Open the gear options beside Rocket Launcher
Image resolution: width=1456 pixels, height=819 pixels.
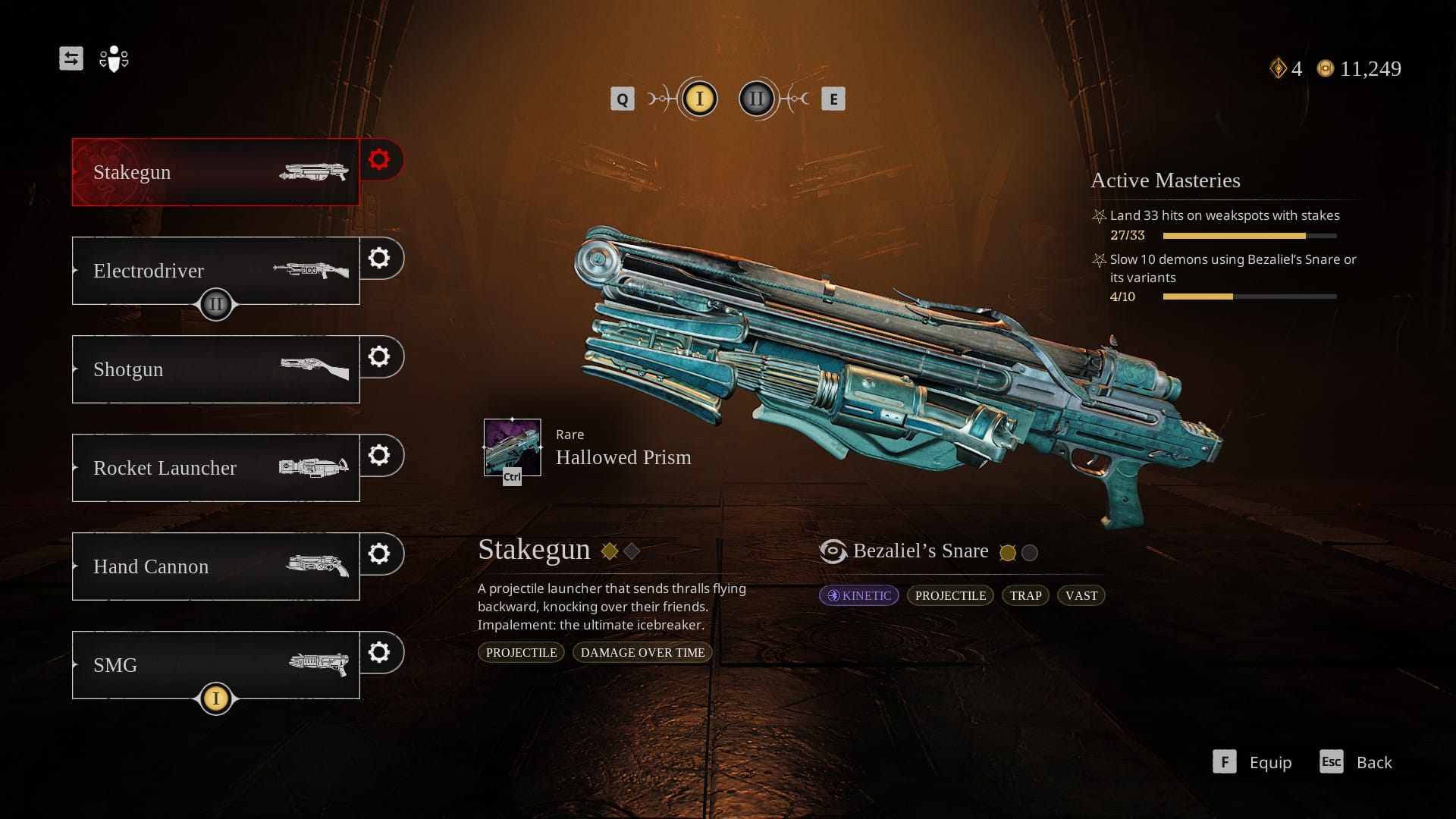[x=379, y=455]
